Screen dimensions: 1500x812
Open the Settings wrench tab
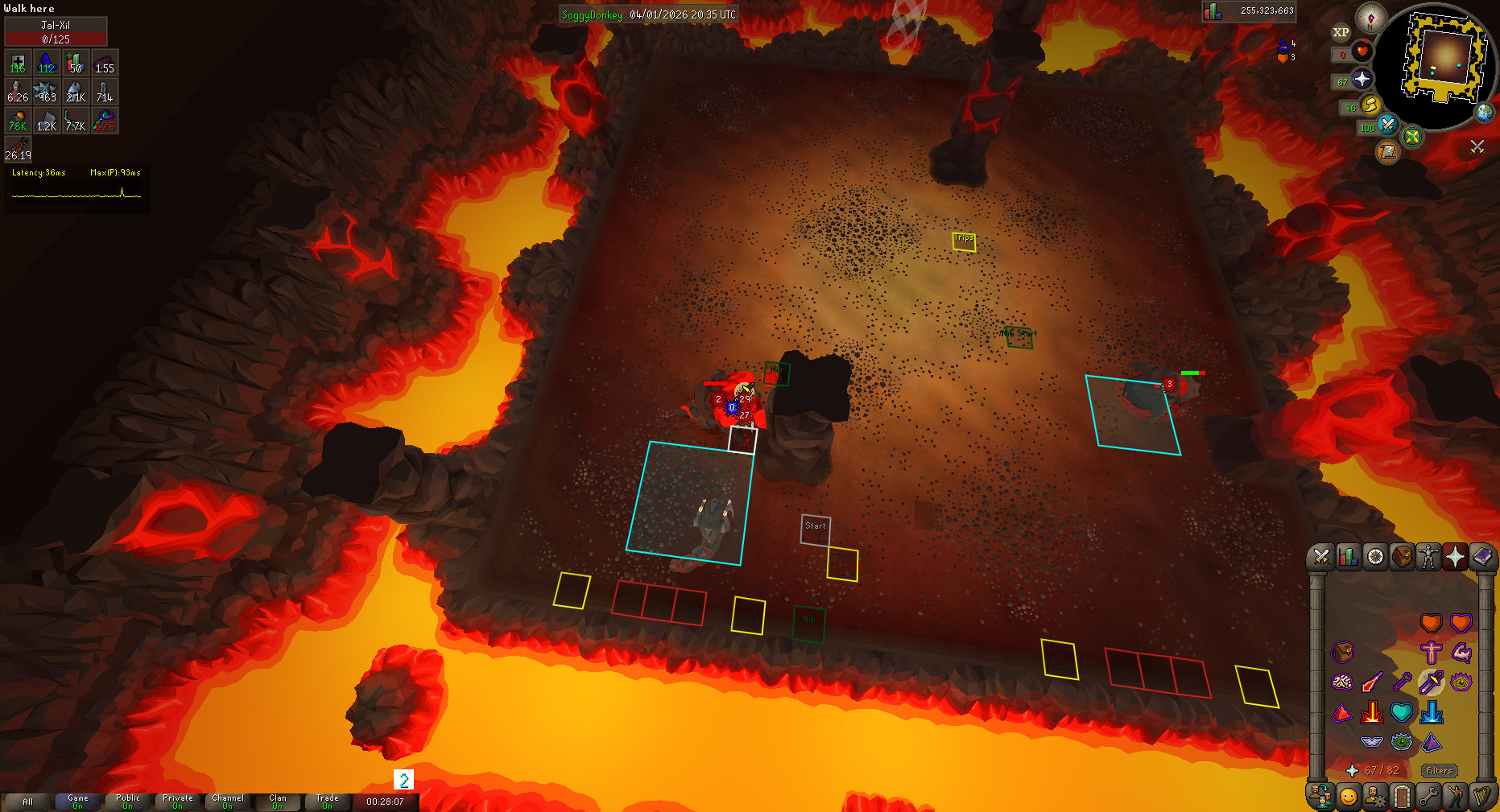point(1428,797)
